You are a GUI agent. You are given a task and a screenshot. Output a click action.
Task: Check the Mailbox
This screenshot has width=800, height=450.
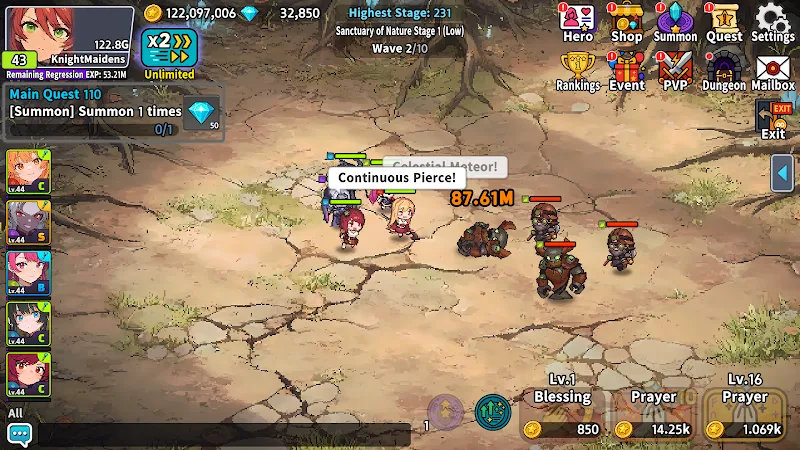click(x=773, y=71)
